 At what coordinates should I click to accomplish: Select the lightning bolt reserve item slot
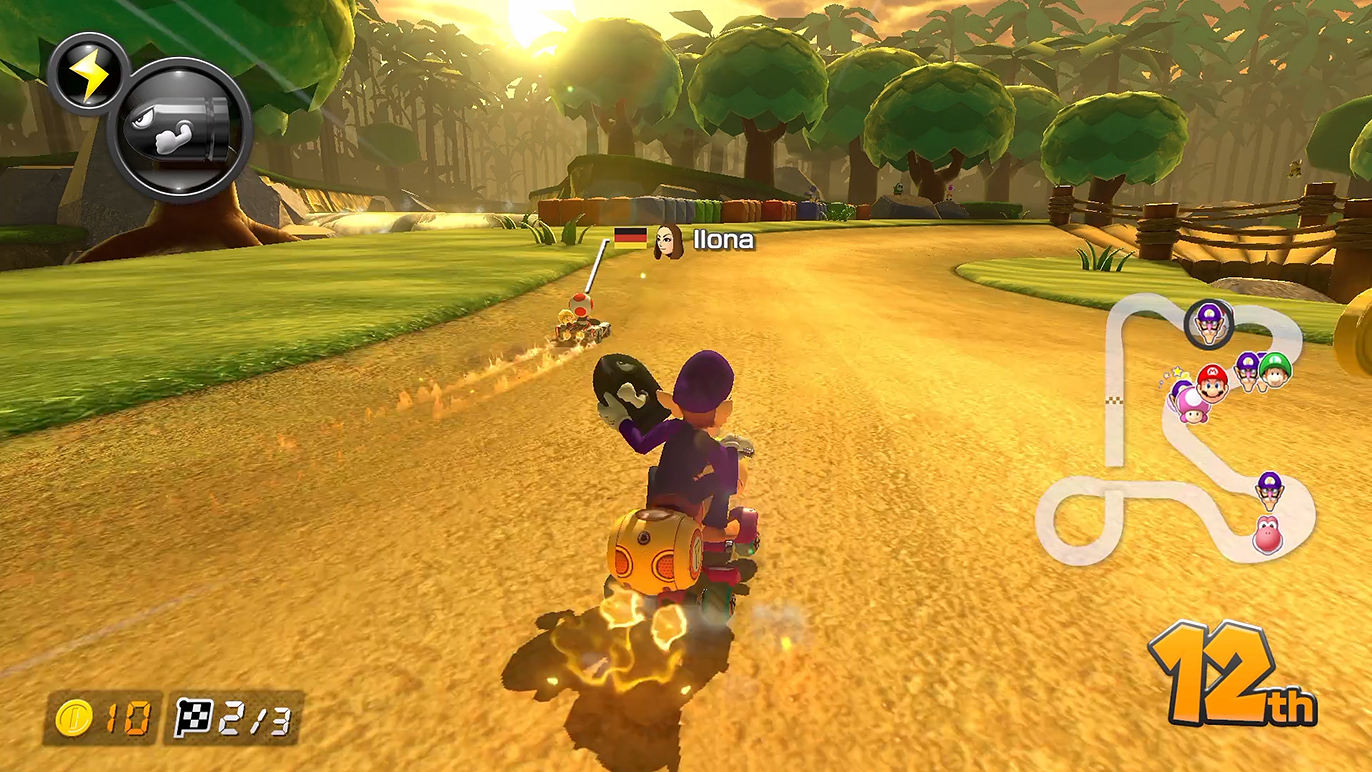click(x=88, y=72)
